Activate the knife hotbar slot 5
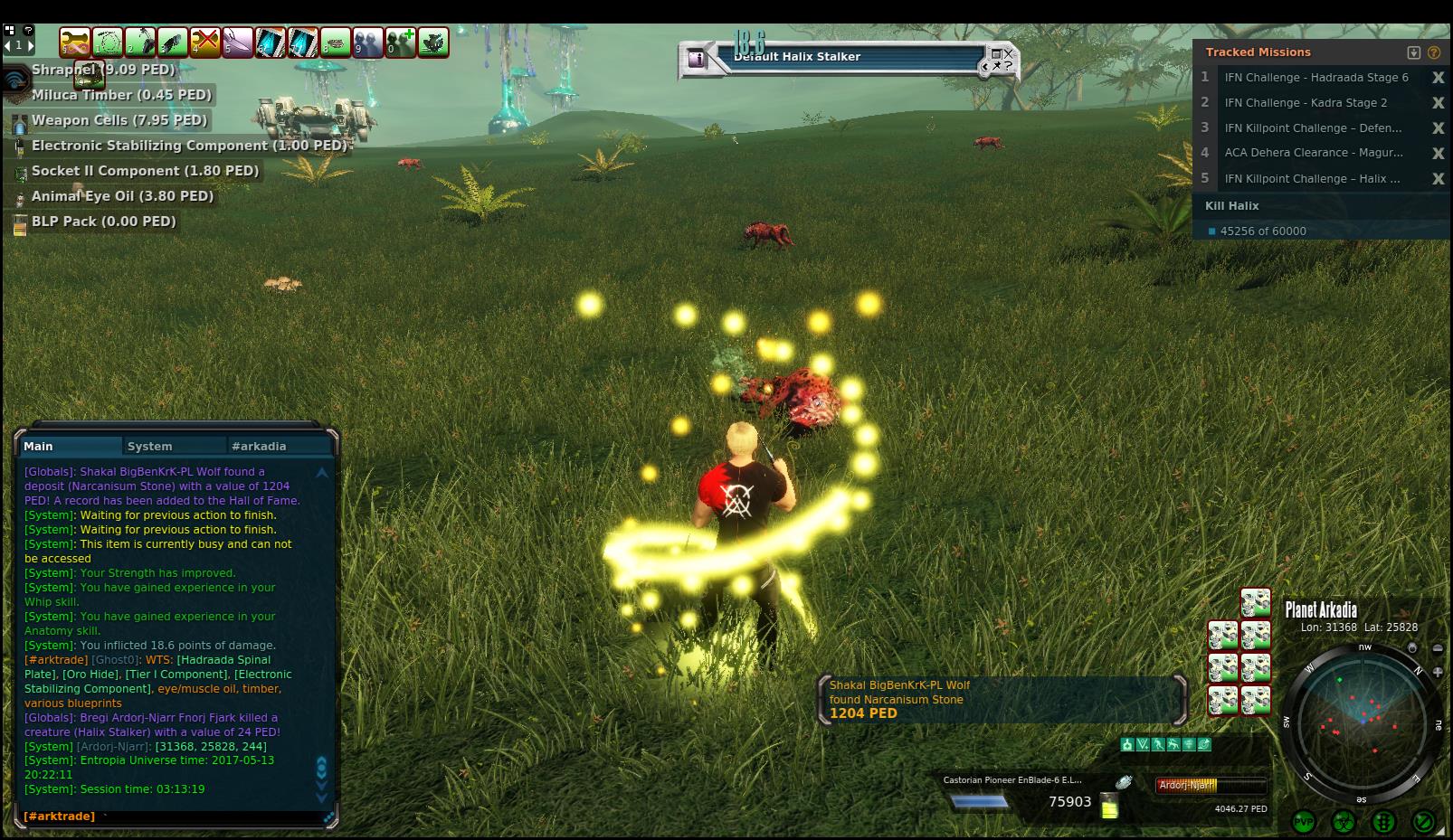The image size is (1453, 840). [x=238, y=42]
